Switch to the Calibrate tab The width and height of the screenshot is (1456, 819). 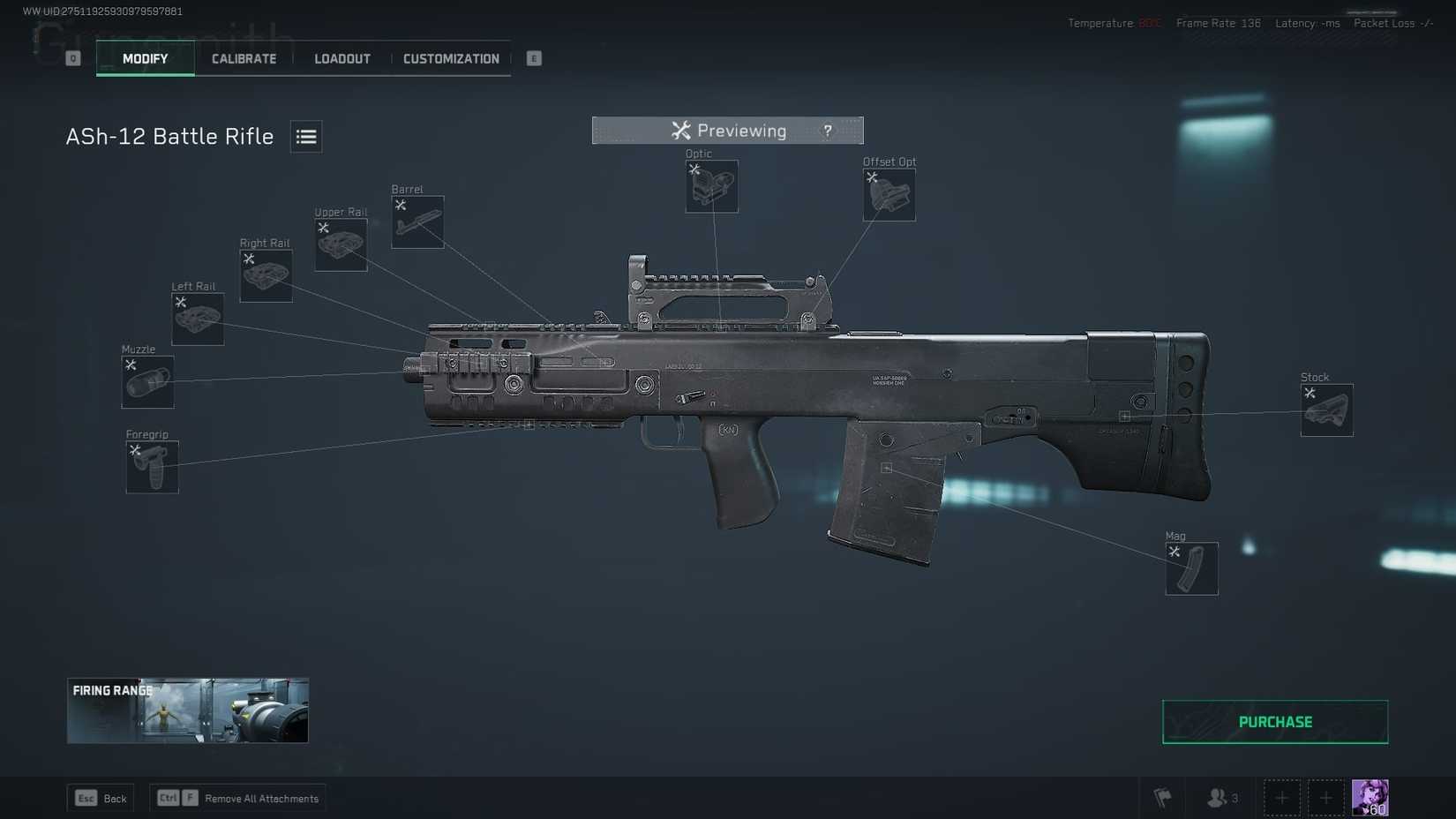pos(244,58)
